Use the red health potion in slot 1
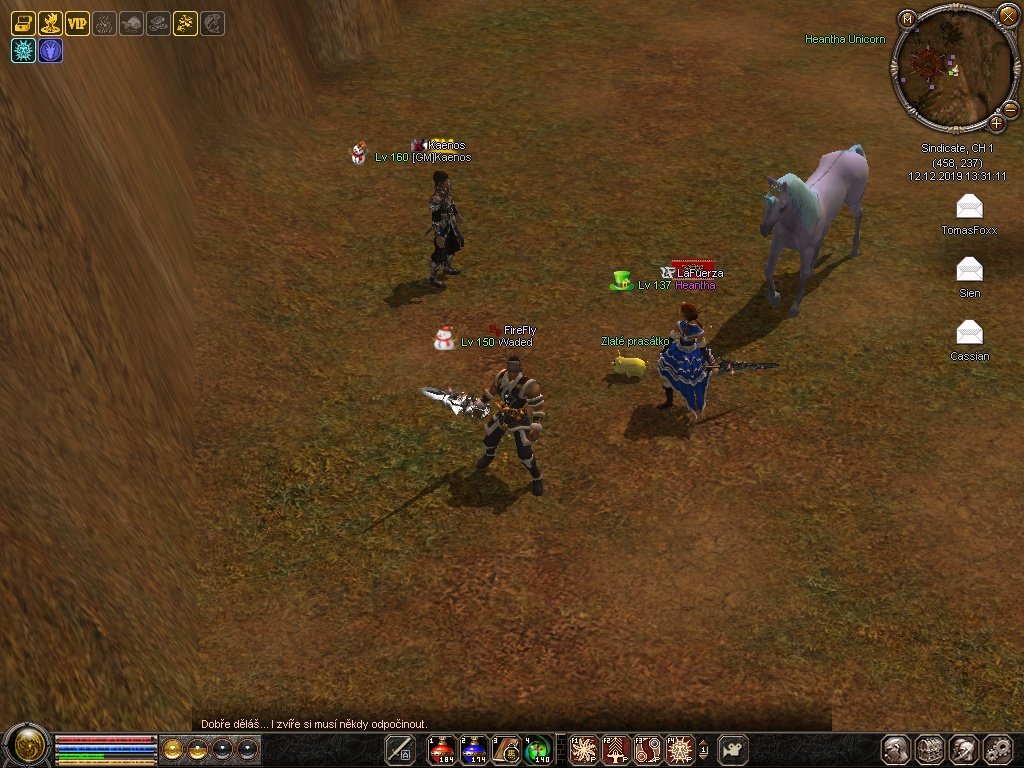Viewport: 1024px width, 768px height. pos(441,749)
